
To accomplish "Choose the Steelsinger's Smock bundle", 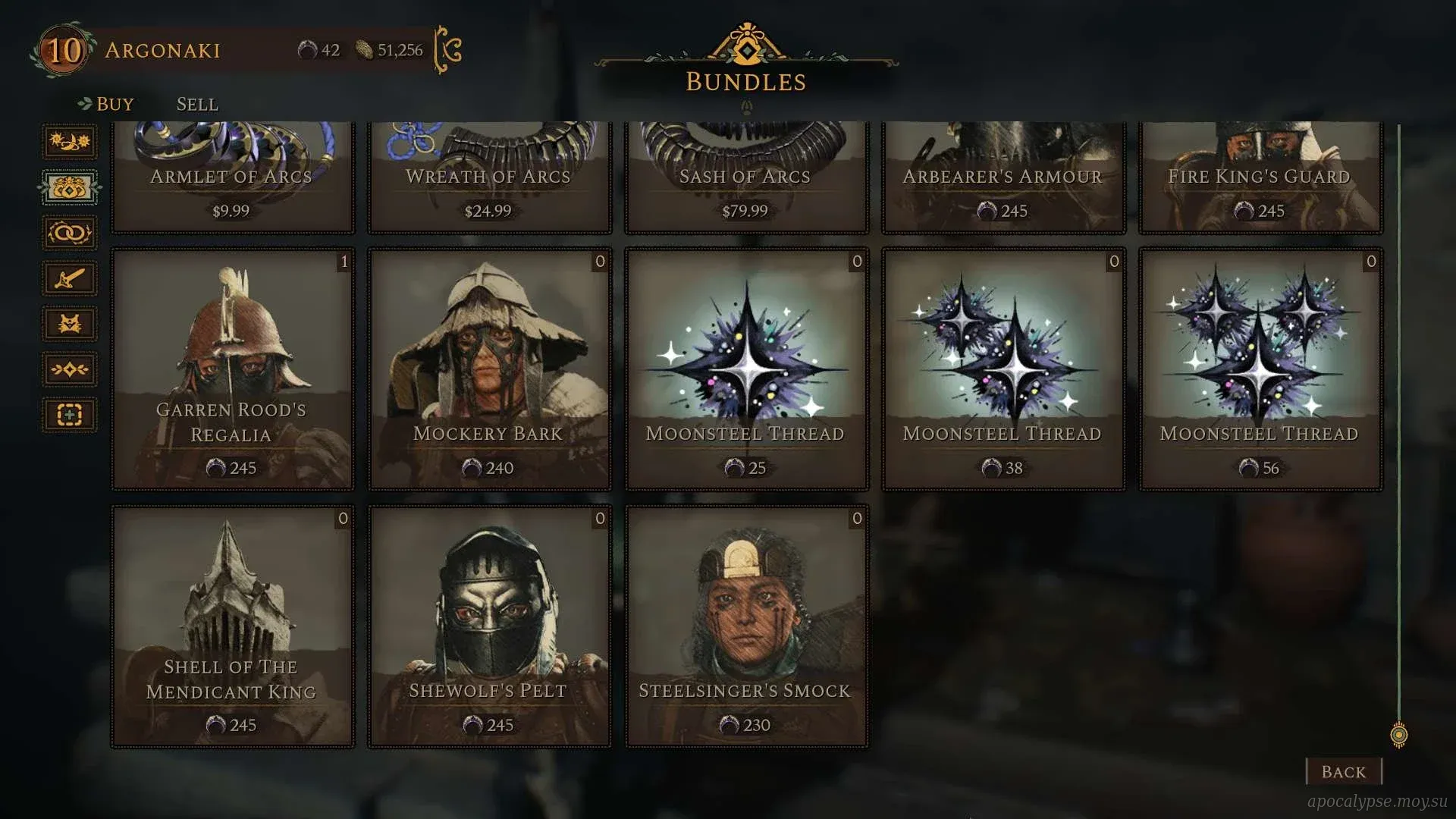I will [746, 626].
